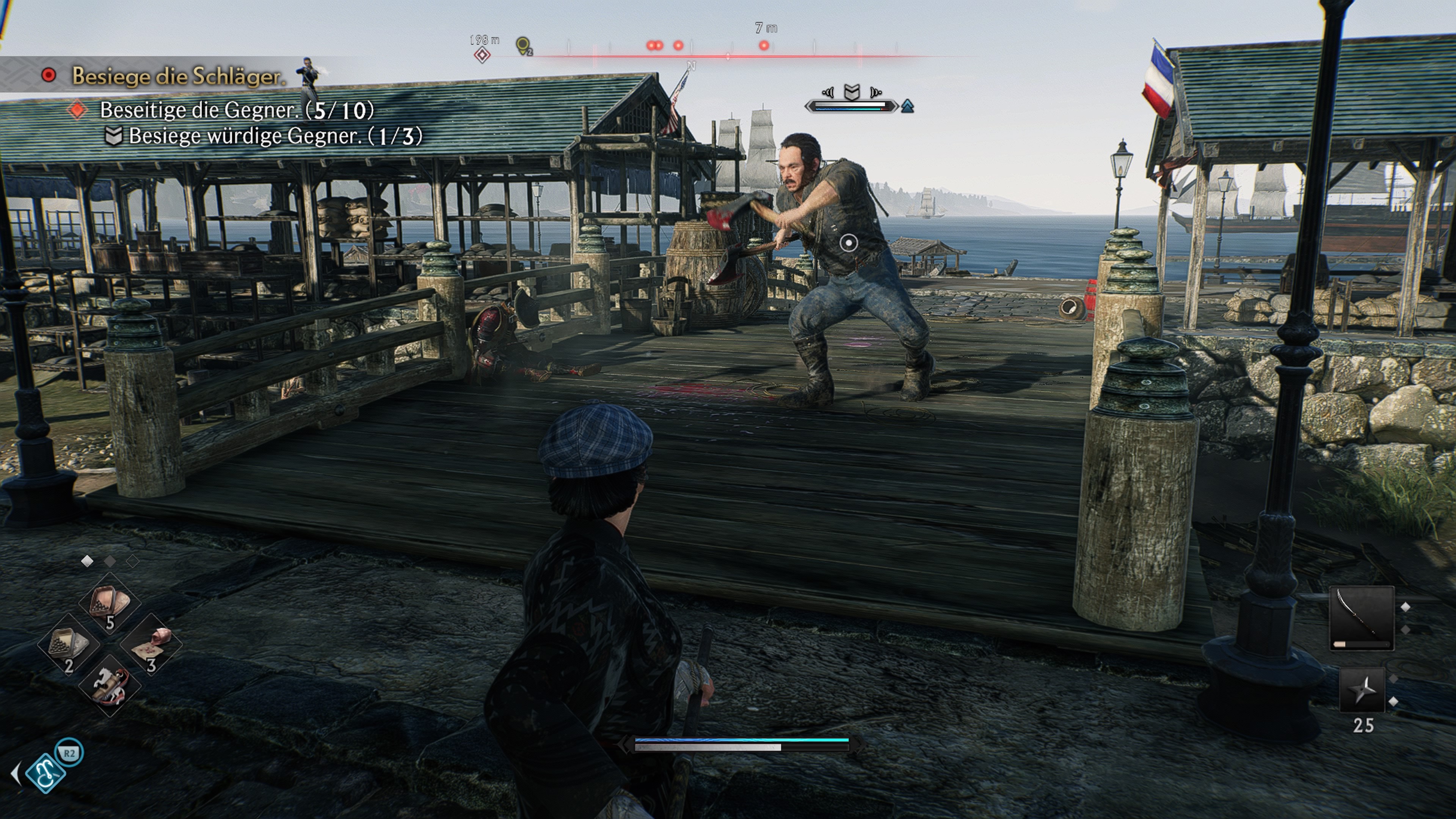
Task: Click the white arrow beside the grappling hook
Action: (x=16, y=773)
